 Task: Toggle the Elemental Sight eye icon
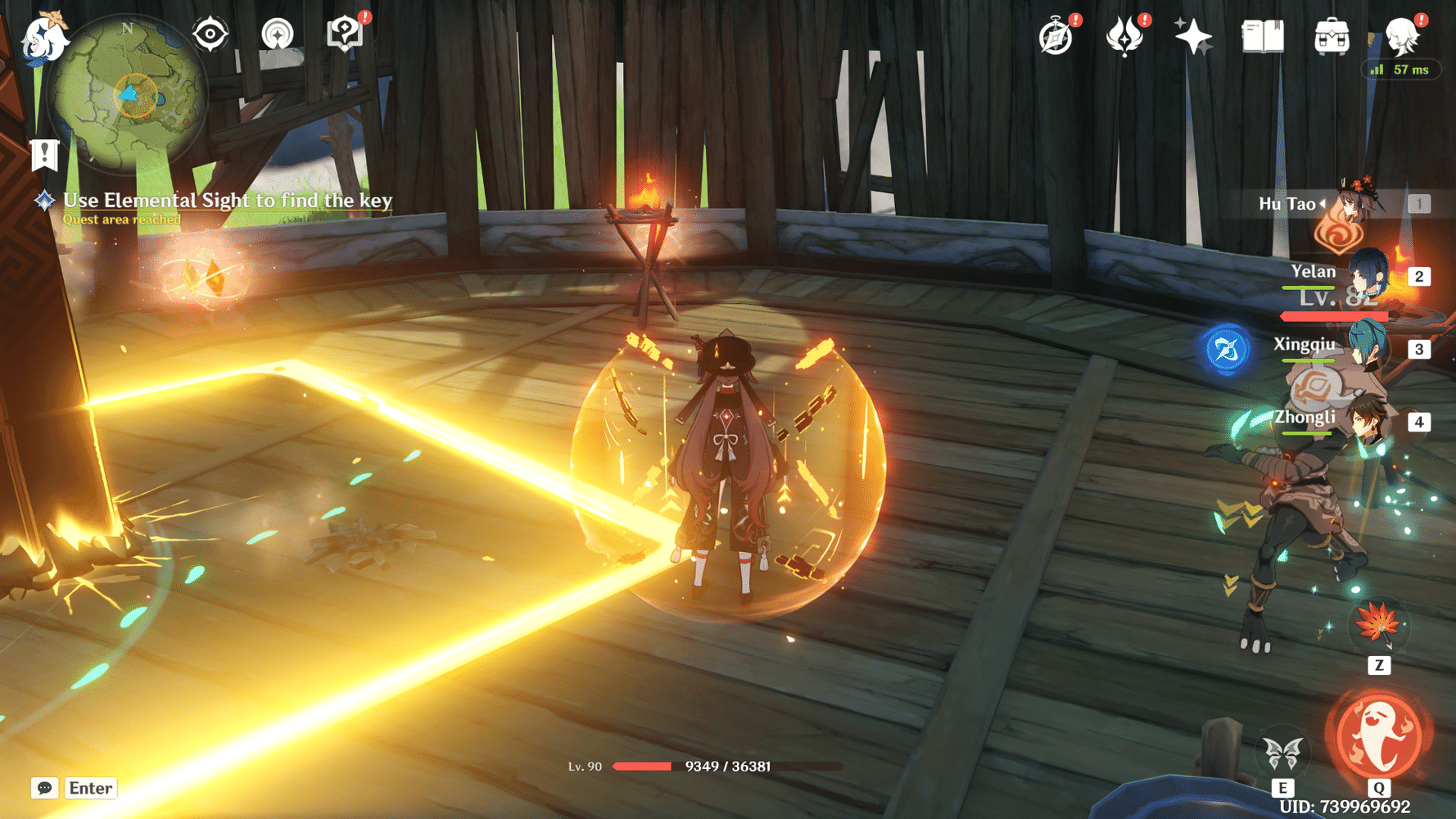pos(210,34)
